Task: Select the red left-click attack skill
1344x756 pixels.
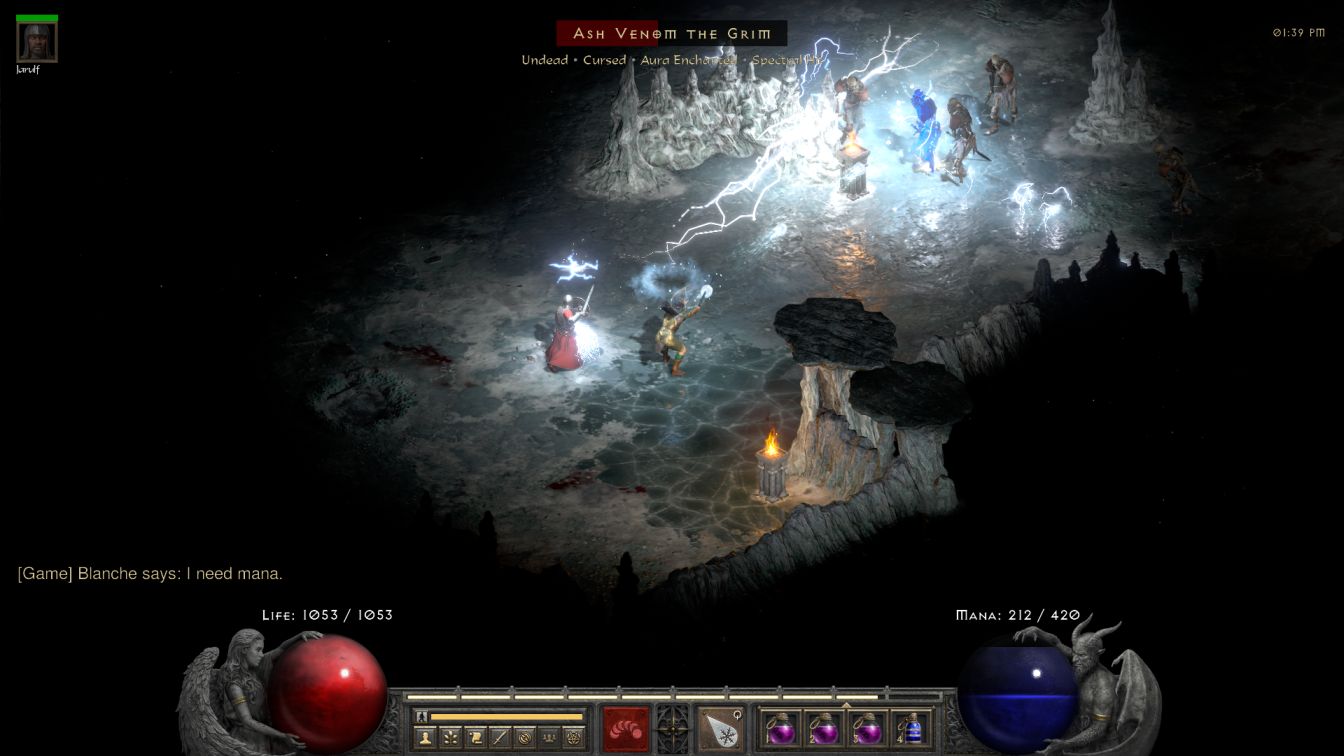Action: tap(626, 729)
